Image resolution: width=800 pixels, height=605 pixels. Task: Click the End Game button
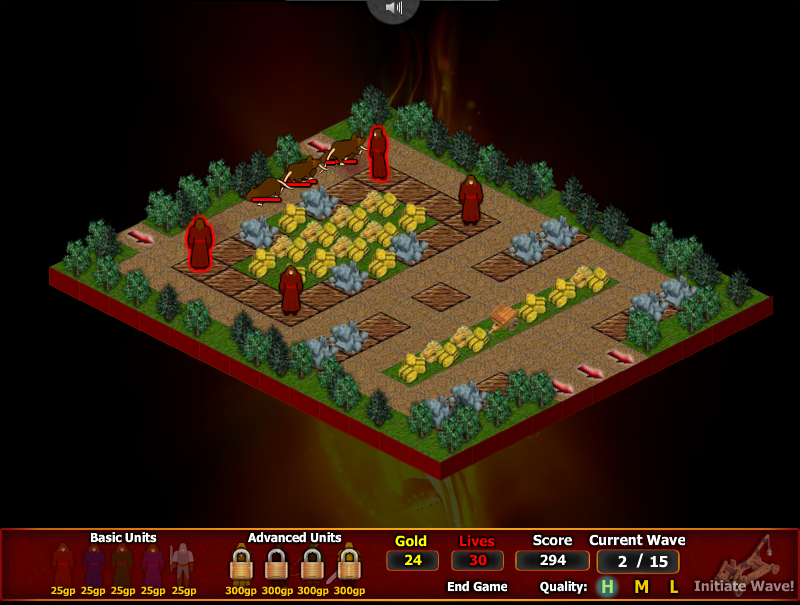[477, 587]
